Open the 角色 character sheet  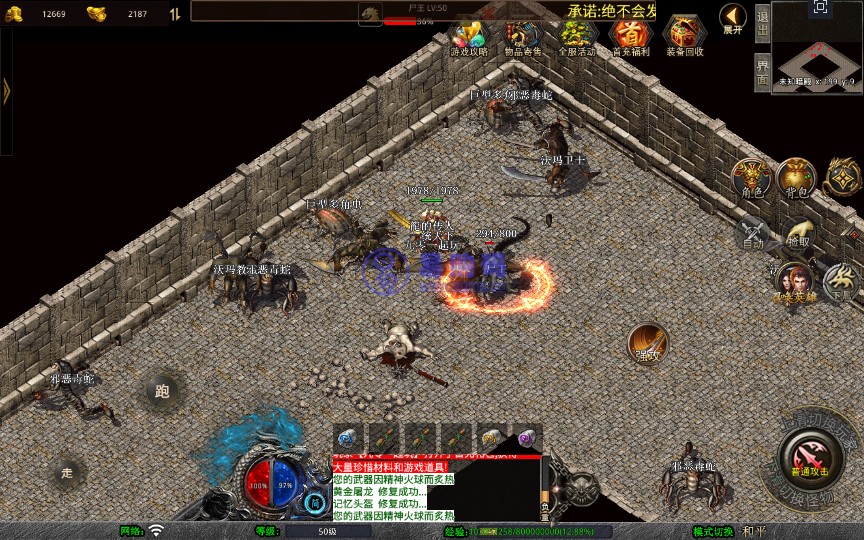pos(751,177)
